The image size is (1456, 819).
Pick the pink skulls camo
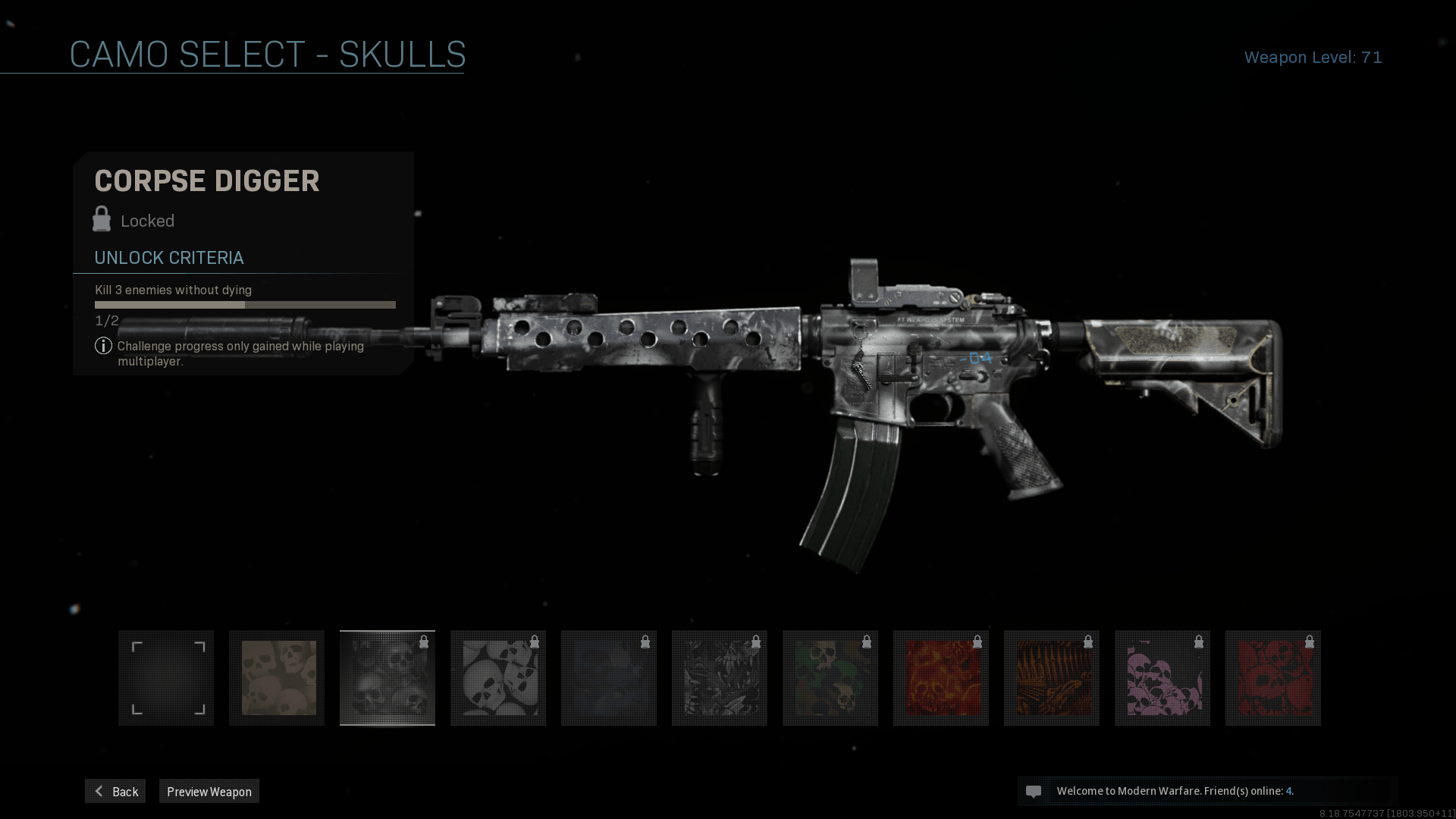pos(1163,678)
